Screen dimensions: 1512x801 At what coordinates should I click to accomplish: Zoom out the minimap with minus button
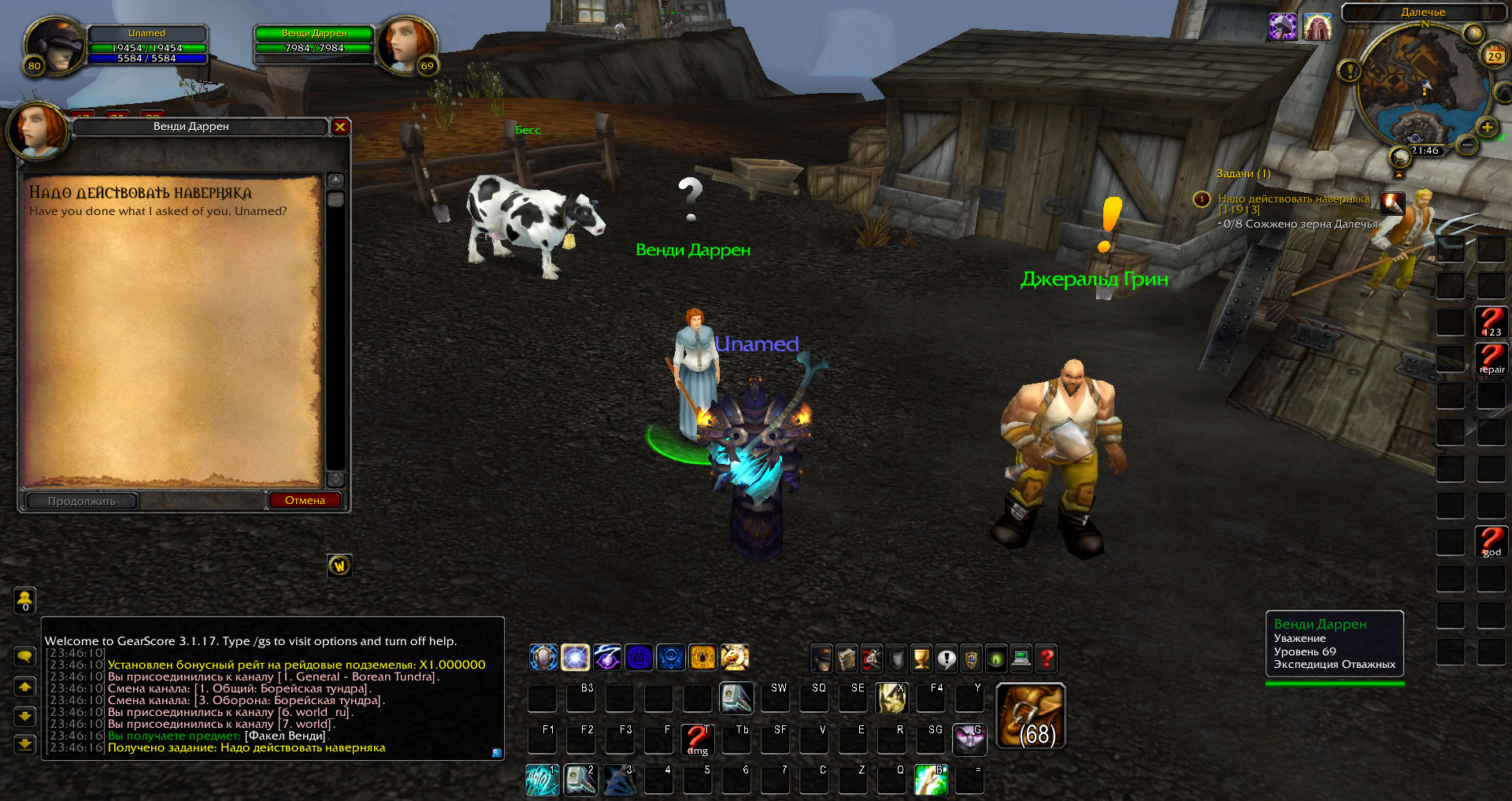(1466, 145)
